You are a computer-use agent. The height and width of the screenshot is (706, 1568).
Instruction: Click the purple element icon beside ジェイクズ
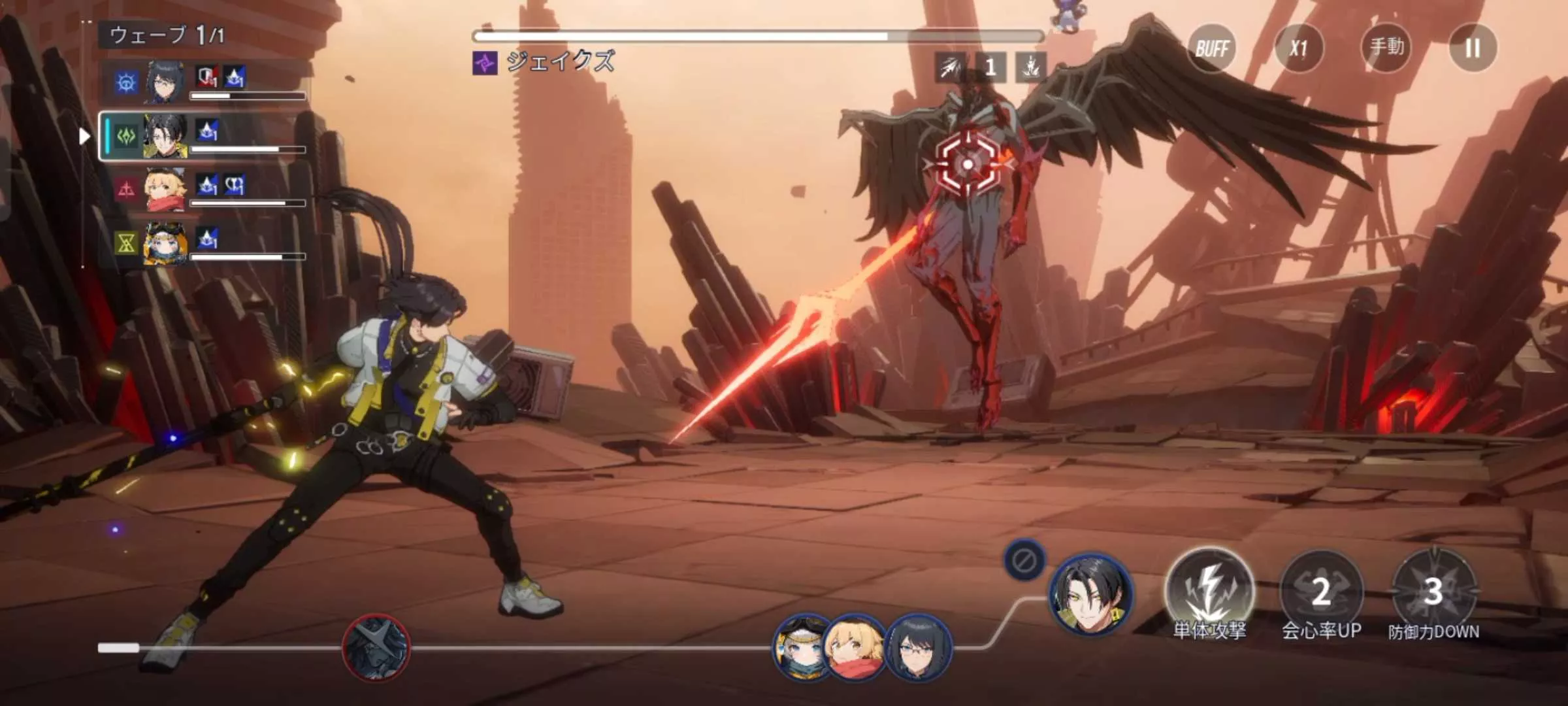485,63
